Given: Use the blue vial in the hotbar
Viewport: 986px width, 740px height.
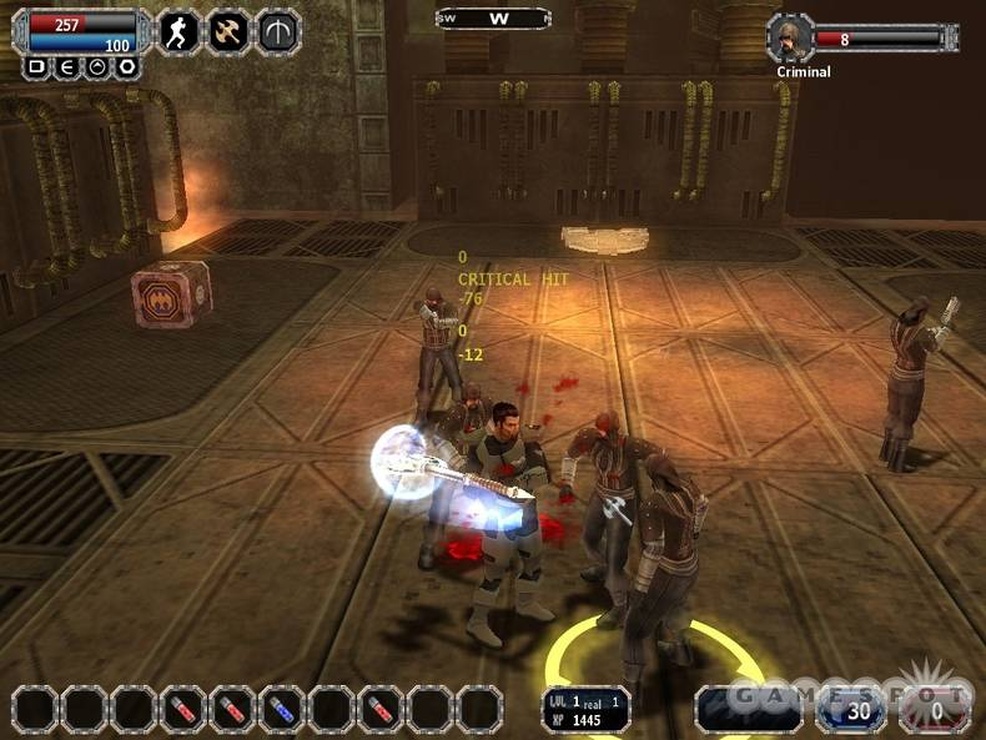Looking at the screenshot, I should coord(282,709).
